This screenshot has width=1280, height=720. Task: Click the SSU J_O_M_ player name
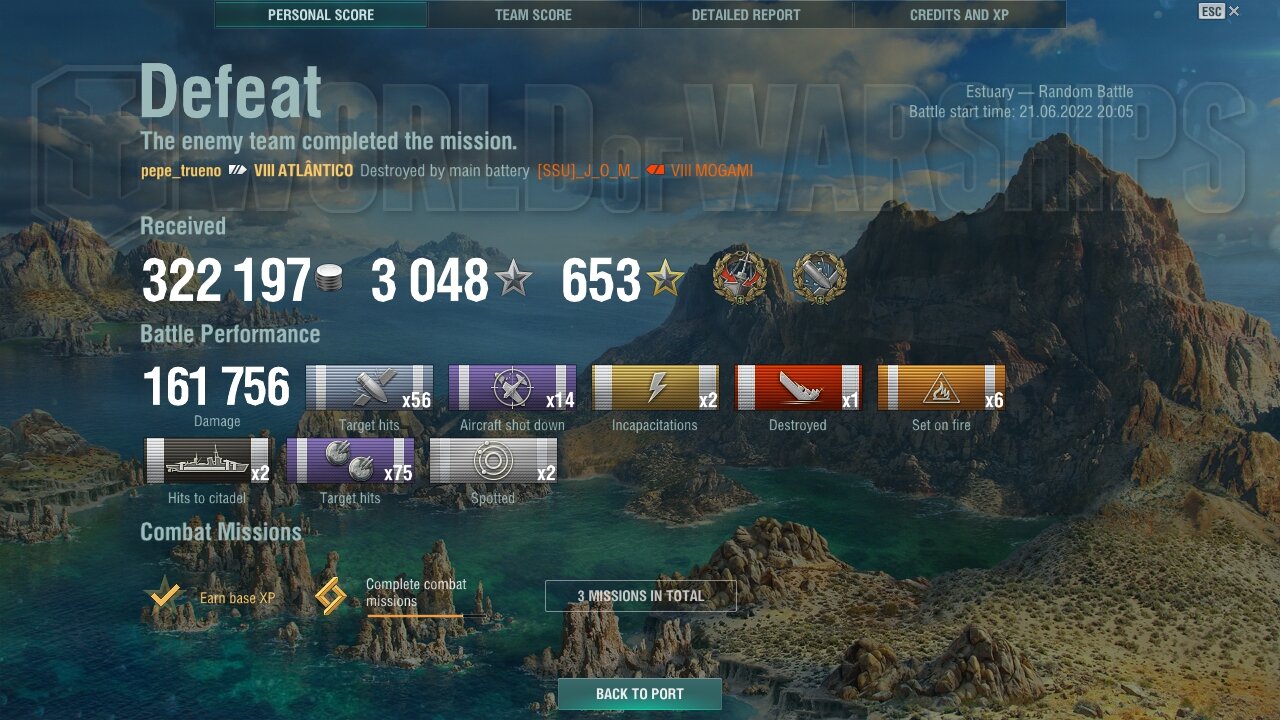tap(587, 171)
